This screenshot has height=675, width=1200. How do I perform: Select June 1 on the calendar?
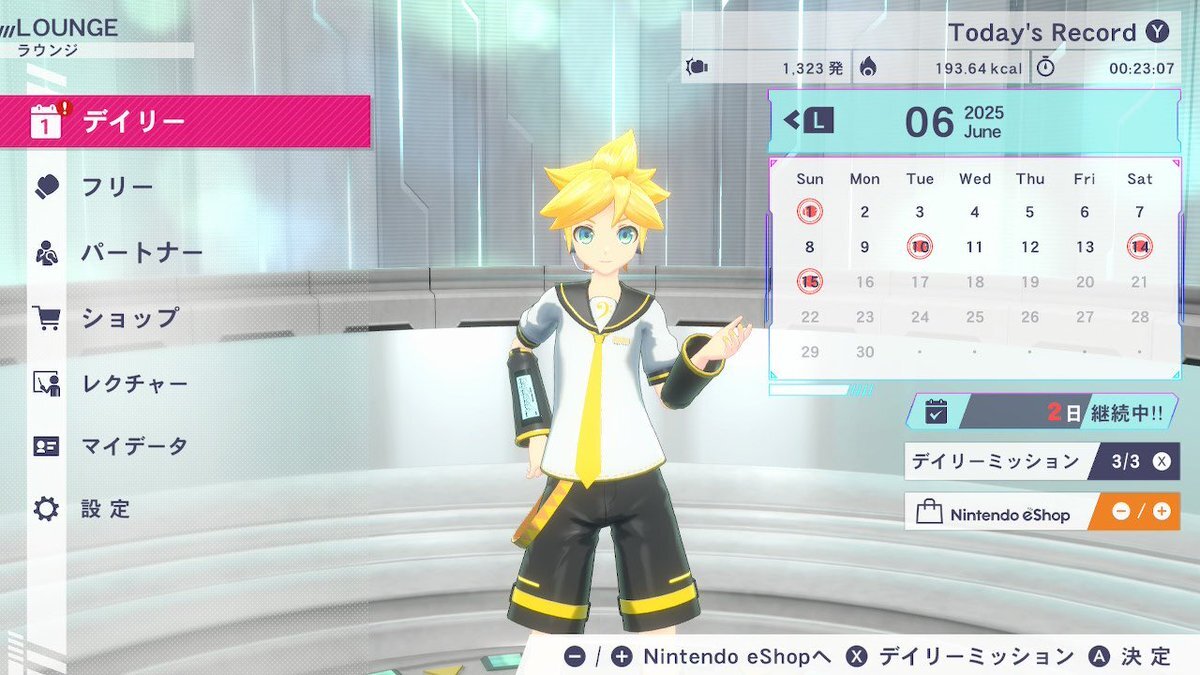coord(810,212)
